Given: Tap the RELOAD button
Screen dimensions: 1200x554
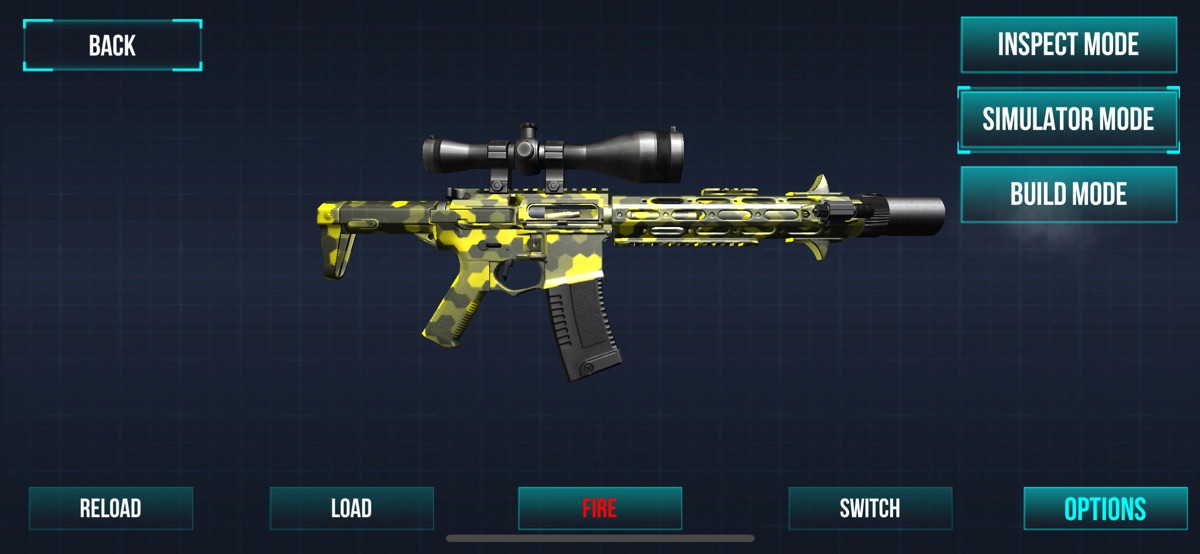Looking at the screenshot, I should (x=110, y=508).
